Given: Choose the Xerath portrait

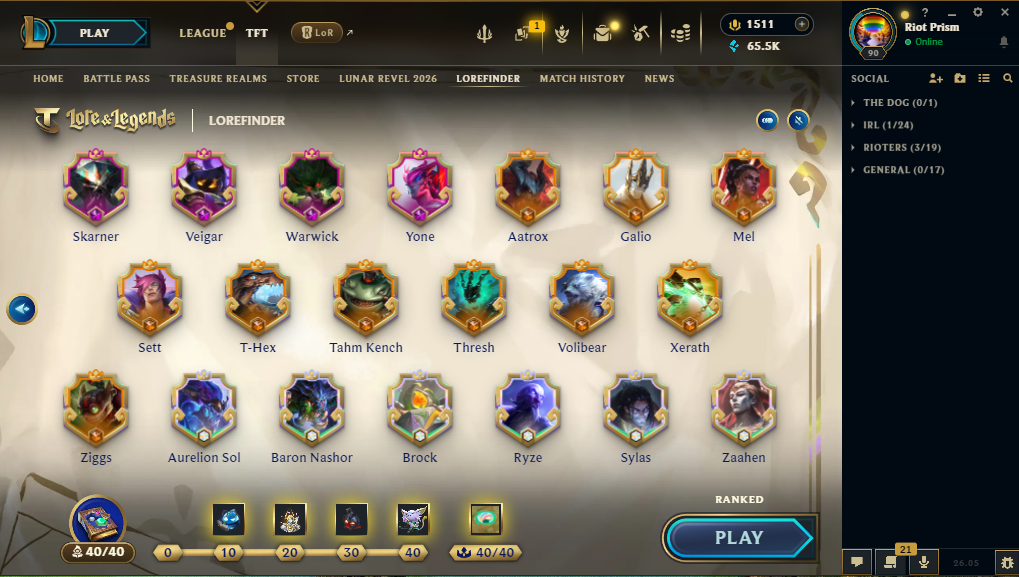Looking at the screenshot, I should click(690, 298).
